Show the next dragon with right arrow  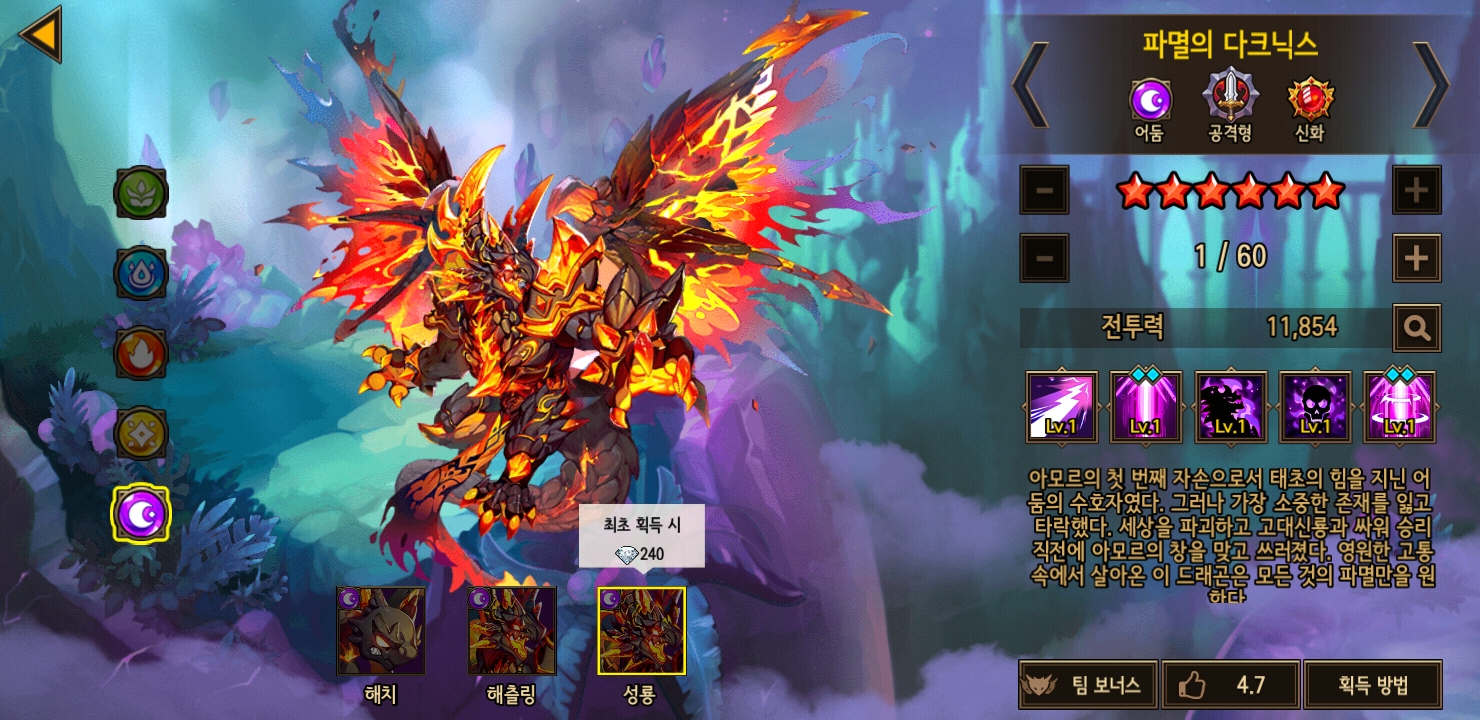[x=1430, y=85]
